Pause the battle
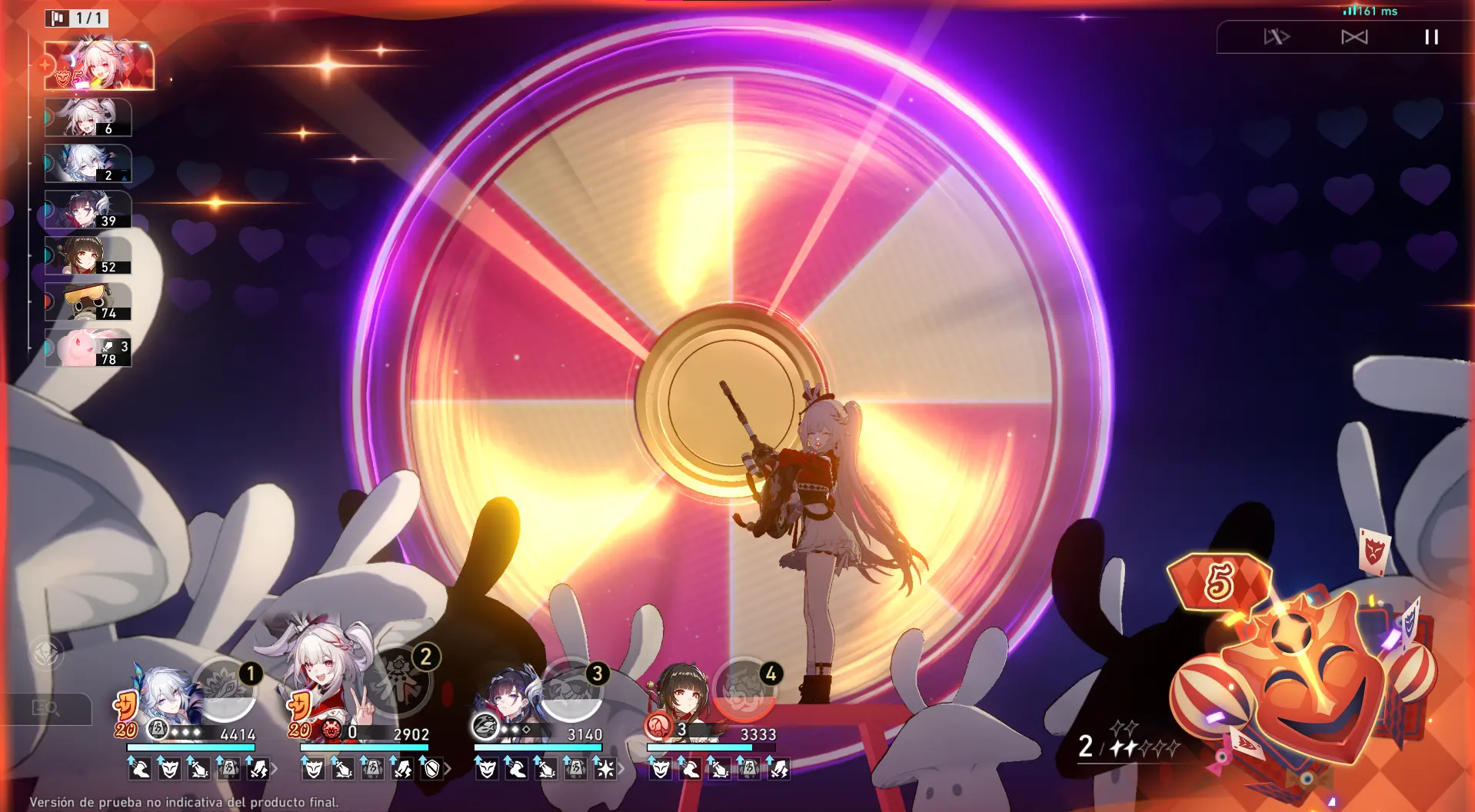 [1431, 37]
